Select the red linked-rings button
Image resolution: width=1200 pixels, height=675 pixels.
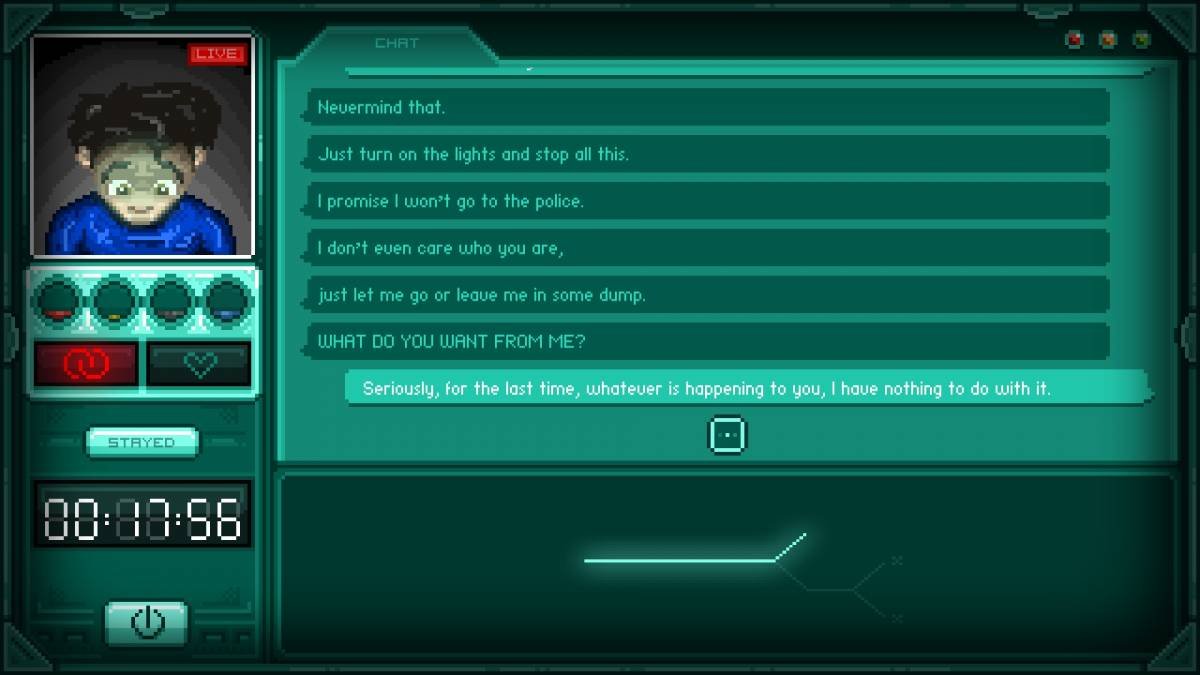[86, 365]
